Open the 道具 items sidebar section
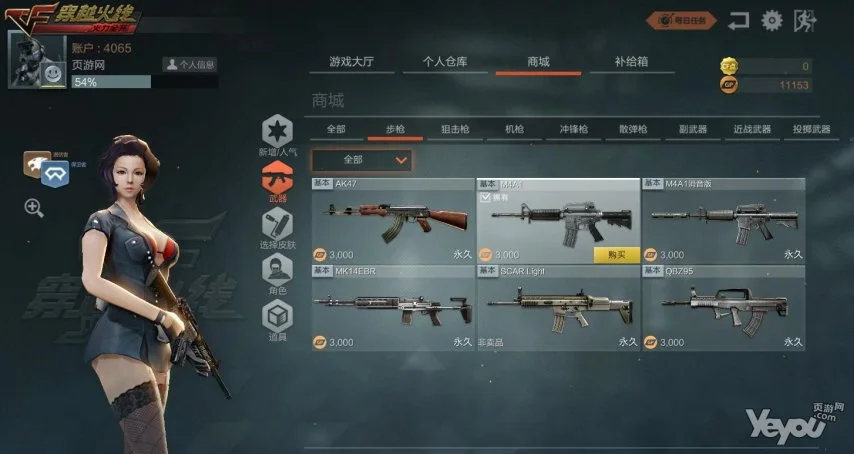Viewport: 854px width, 454px height. click(277, 320)
